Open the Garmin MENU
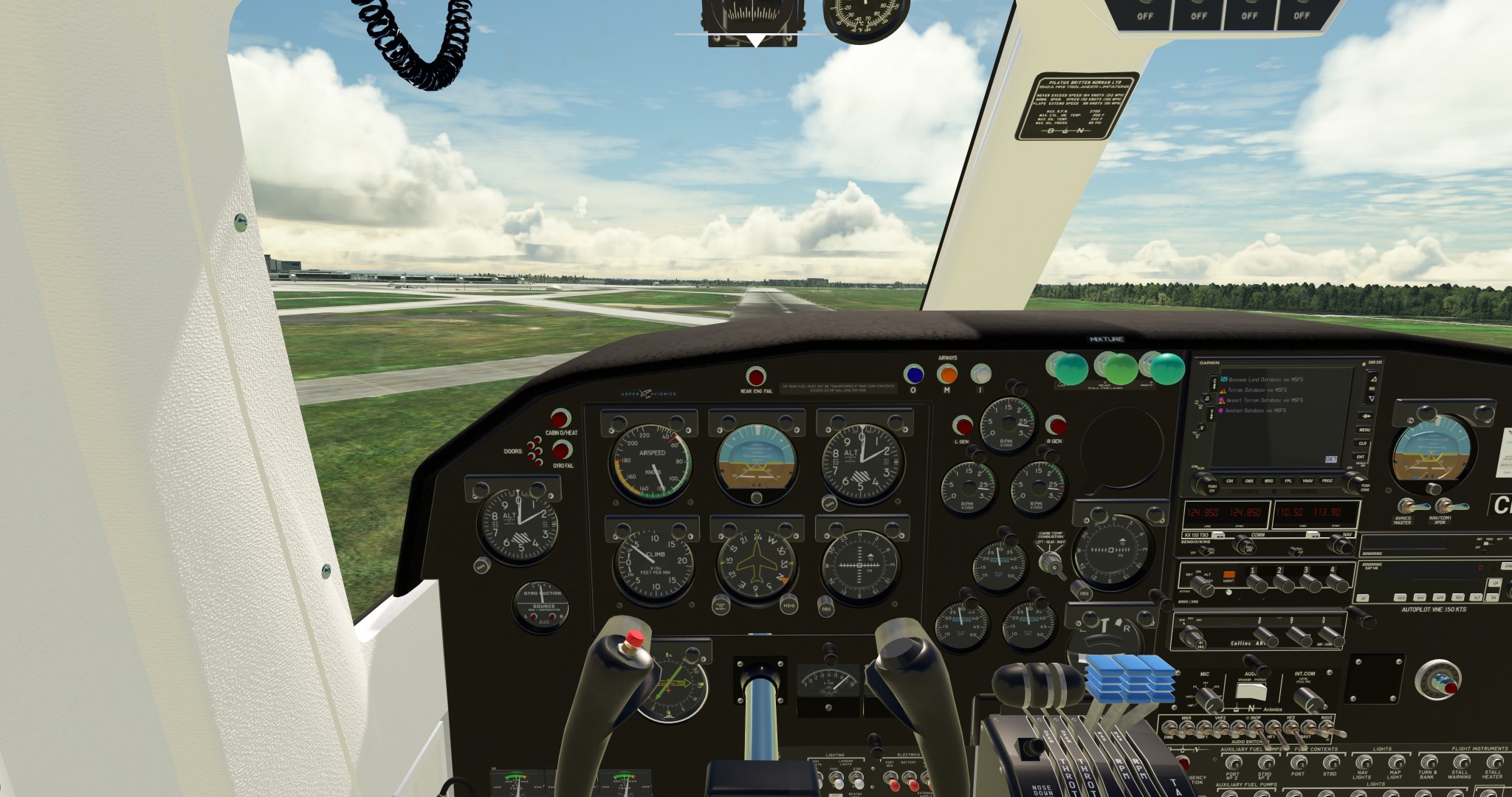Viewport: 1512px width, 797px height. click(1364, 429)
